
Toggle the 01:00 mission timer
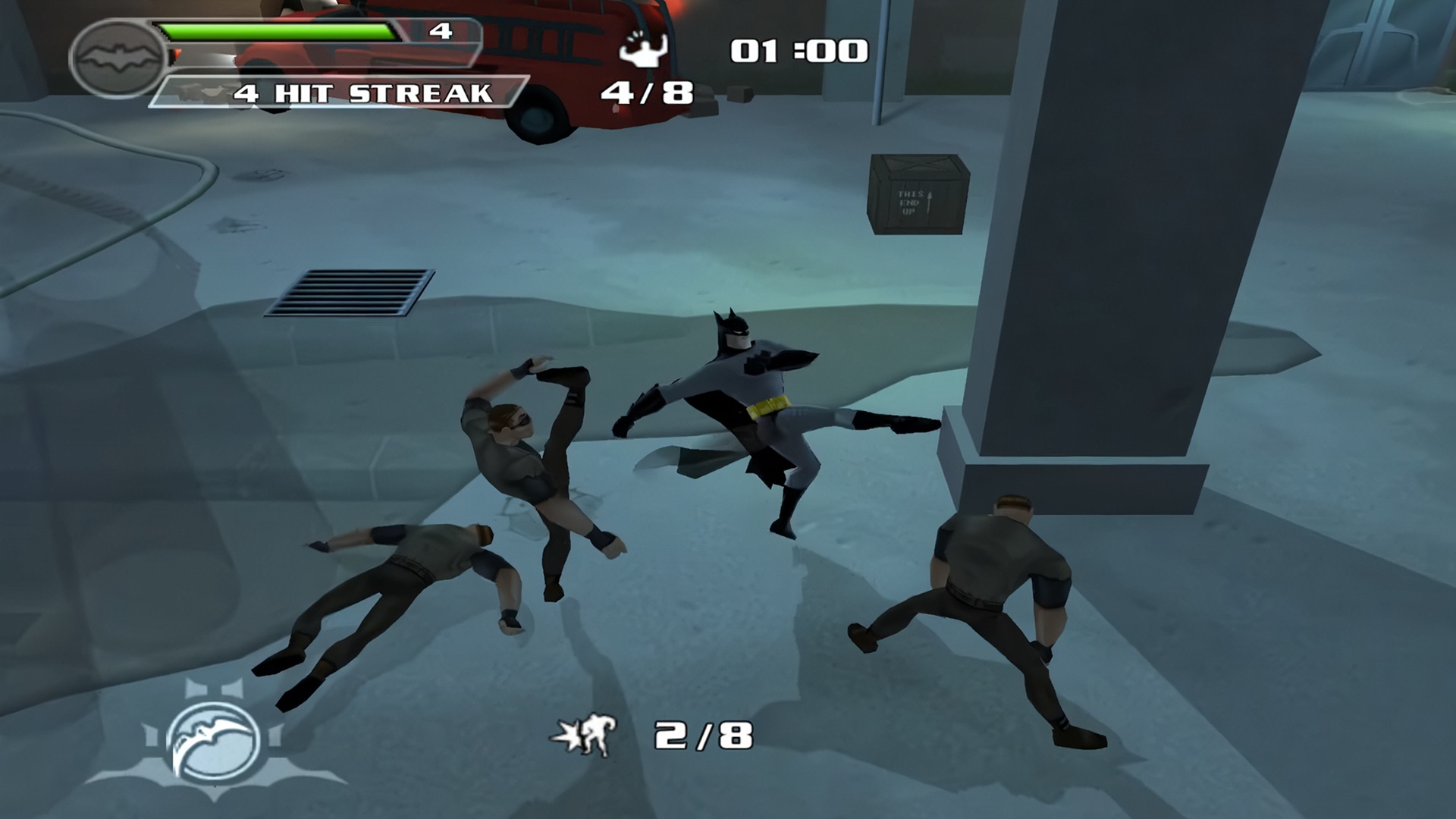(796, 49)
